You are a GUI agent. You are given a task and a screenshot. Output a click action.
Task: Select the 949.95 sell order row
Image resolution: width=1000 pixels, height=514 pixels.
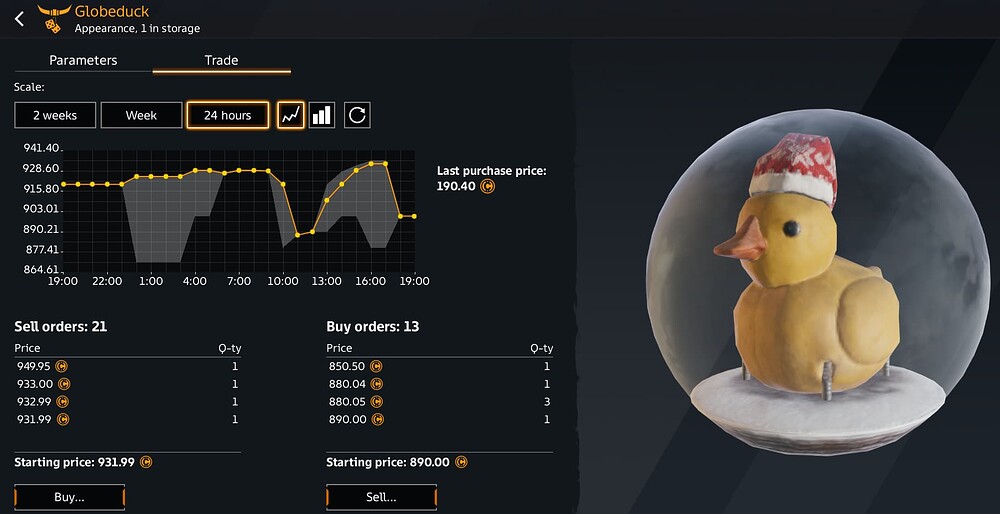click(127, 366)
